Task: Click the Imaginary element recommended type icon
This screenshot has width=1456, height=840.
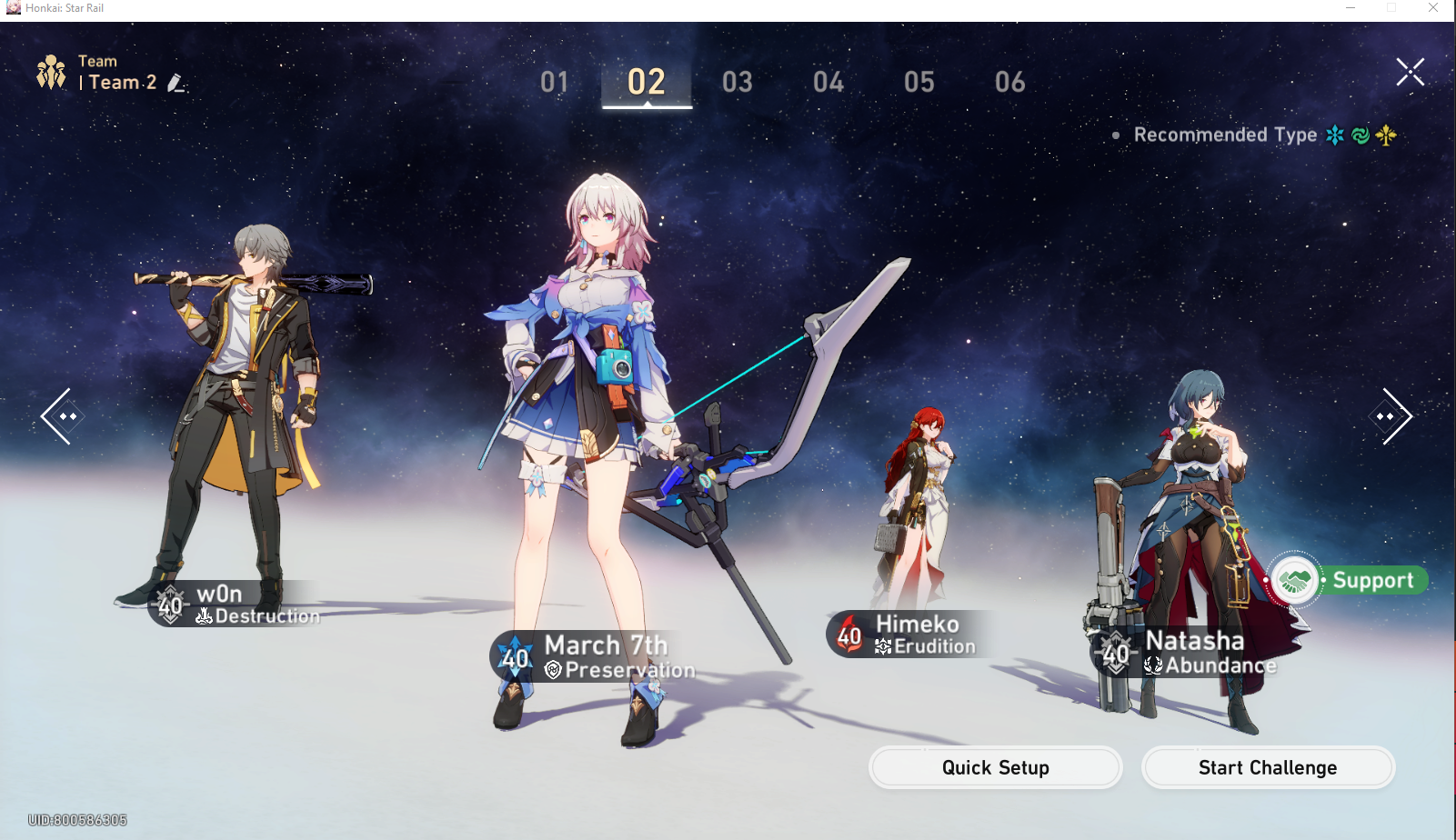Action: [x=1385, y=135]
